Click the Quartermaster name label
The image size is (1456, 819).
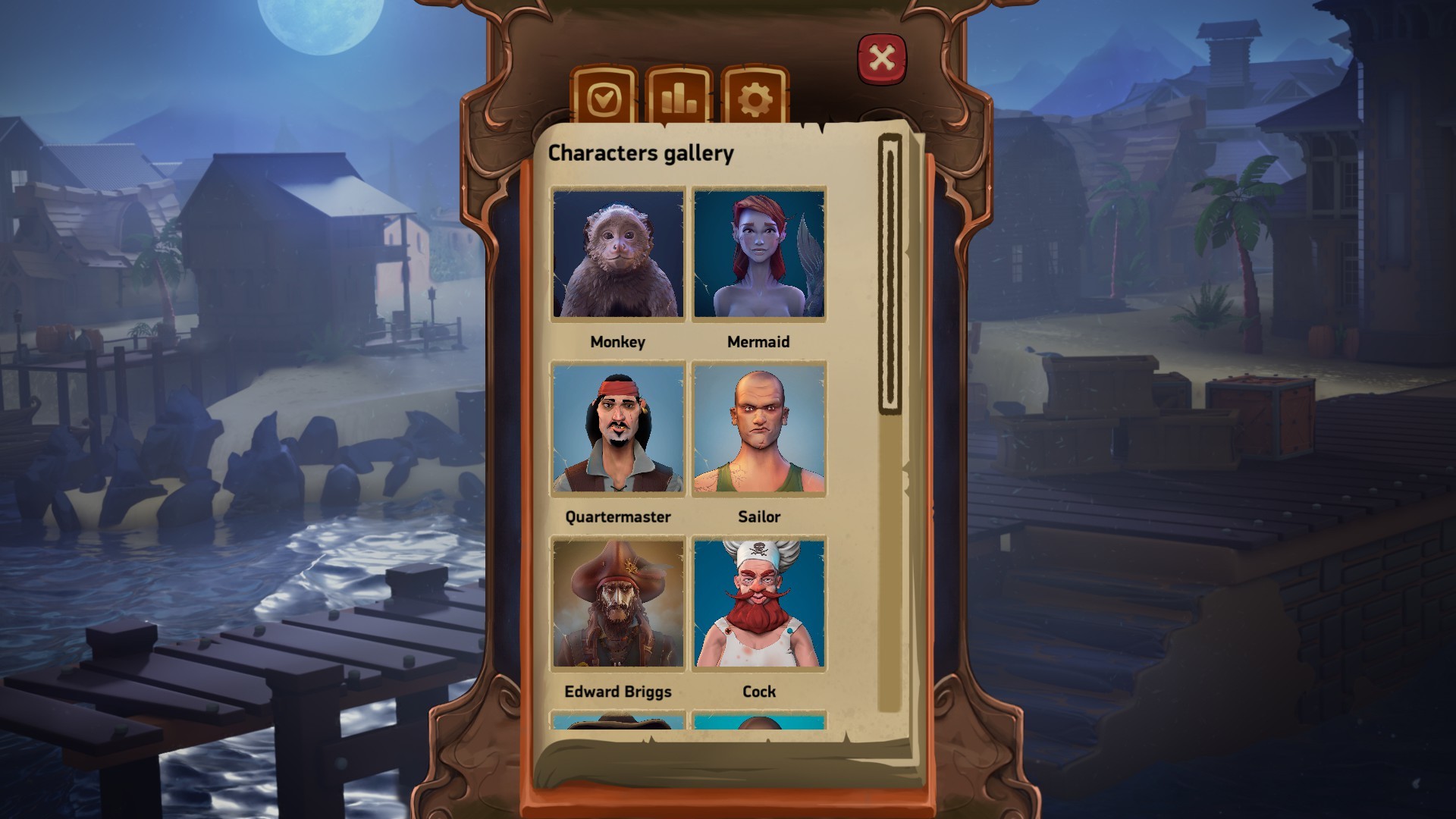[617, 516]
